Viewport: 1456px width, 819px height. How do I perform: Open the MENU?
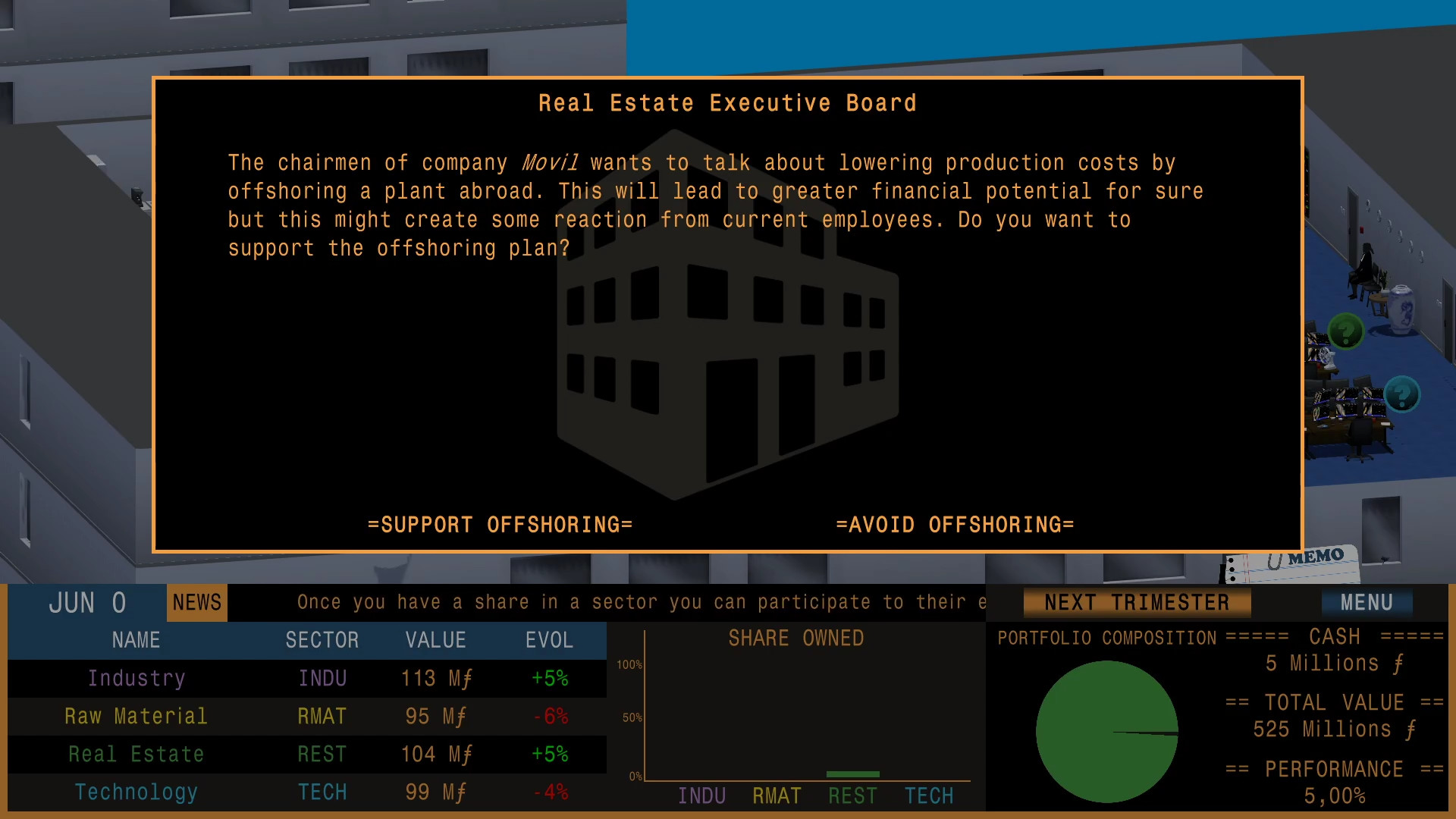[x=1367, y=602]
